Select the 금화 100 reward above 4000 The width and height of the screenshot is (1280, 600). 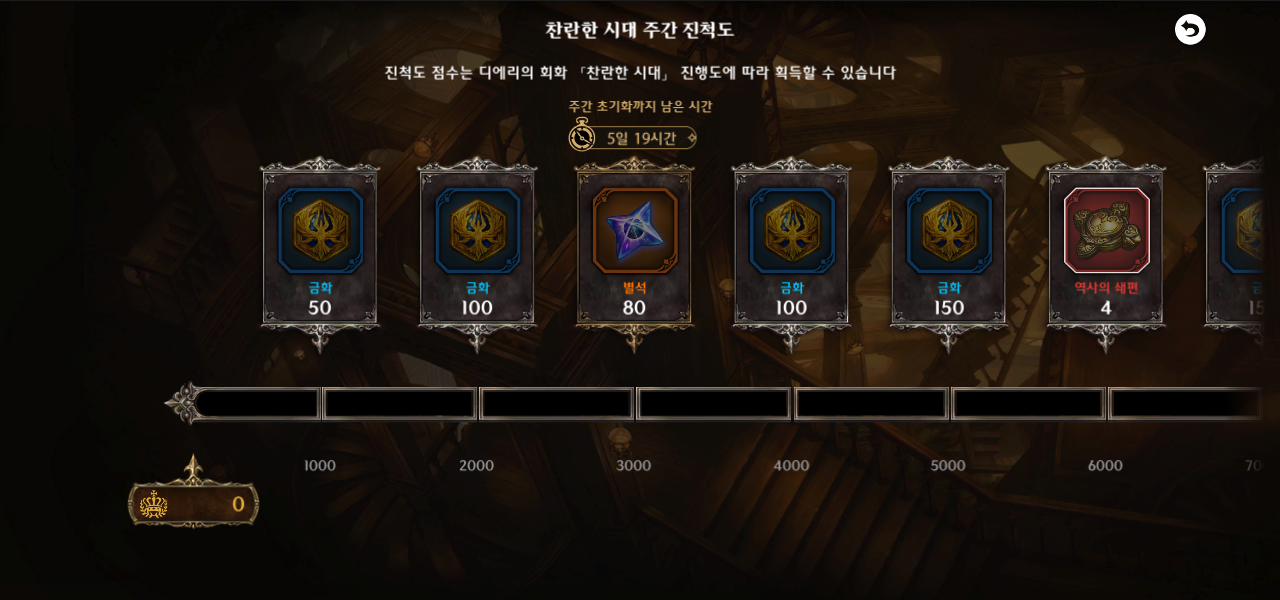791,245
